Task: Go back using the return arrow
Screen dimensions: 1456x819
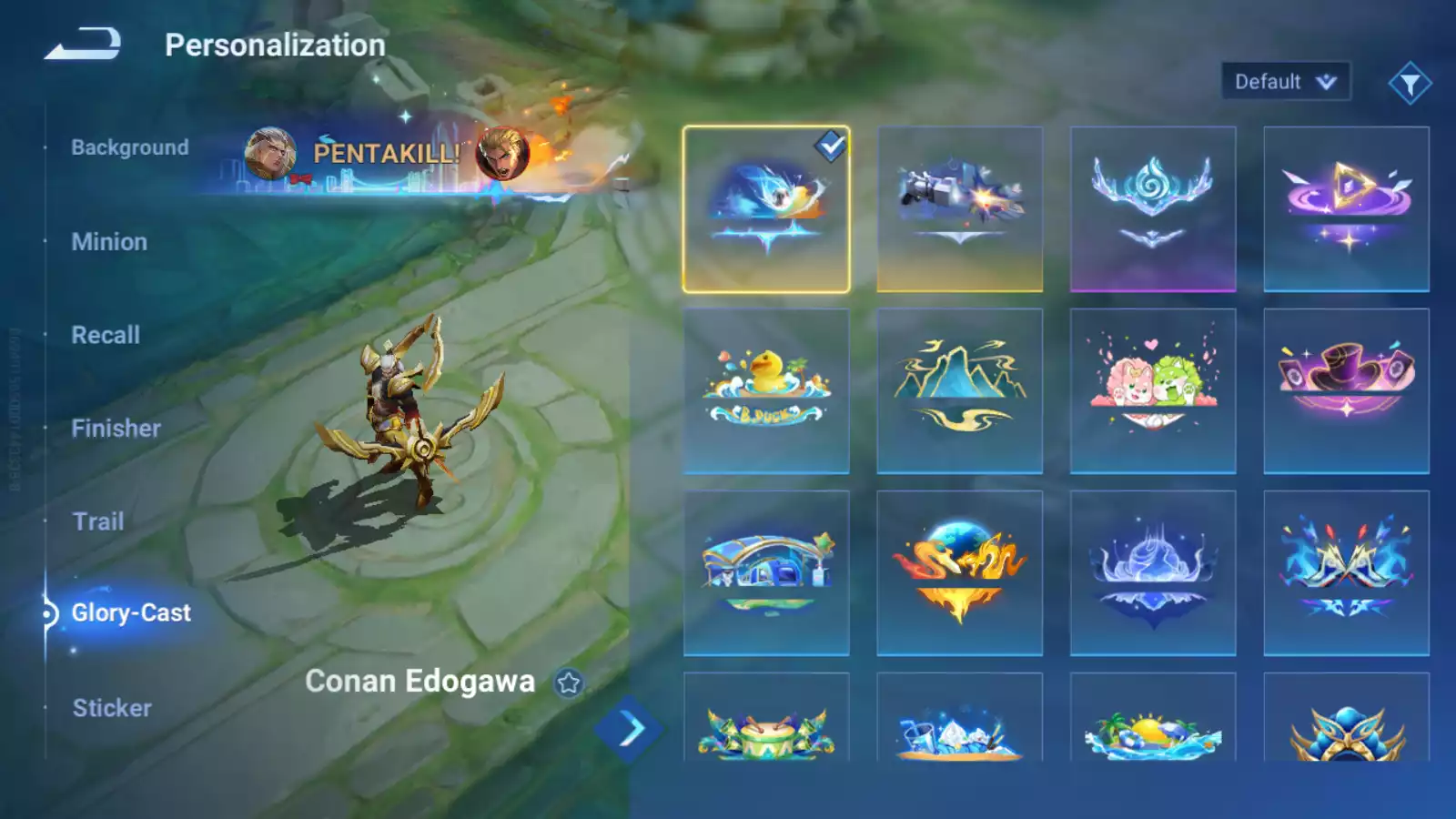Action: point(83,44)
